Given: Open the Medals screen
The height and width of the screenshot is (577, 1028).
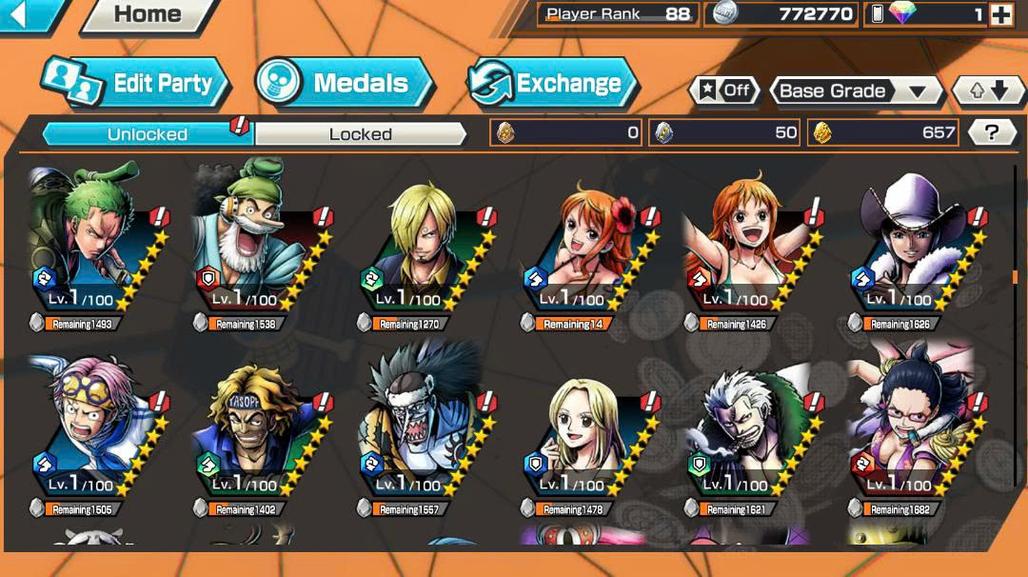Looking at the screenshot, I should pyautogui.click(x=343, y=83).
